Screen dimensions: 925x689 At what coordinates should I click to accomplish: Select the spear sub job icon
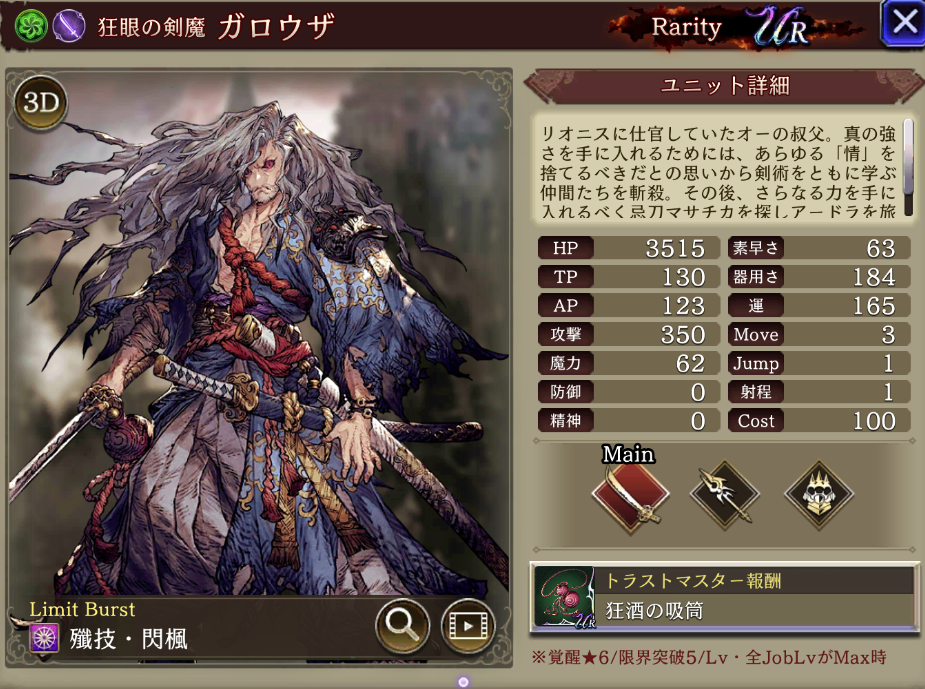(x=724, y=494)
